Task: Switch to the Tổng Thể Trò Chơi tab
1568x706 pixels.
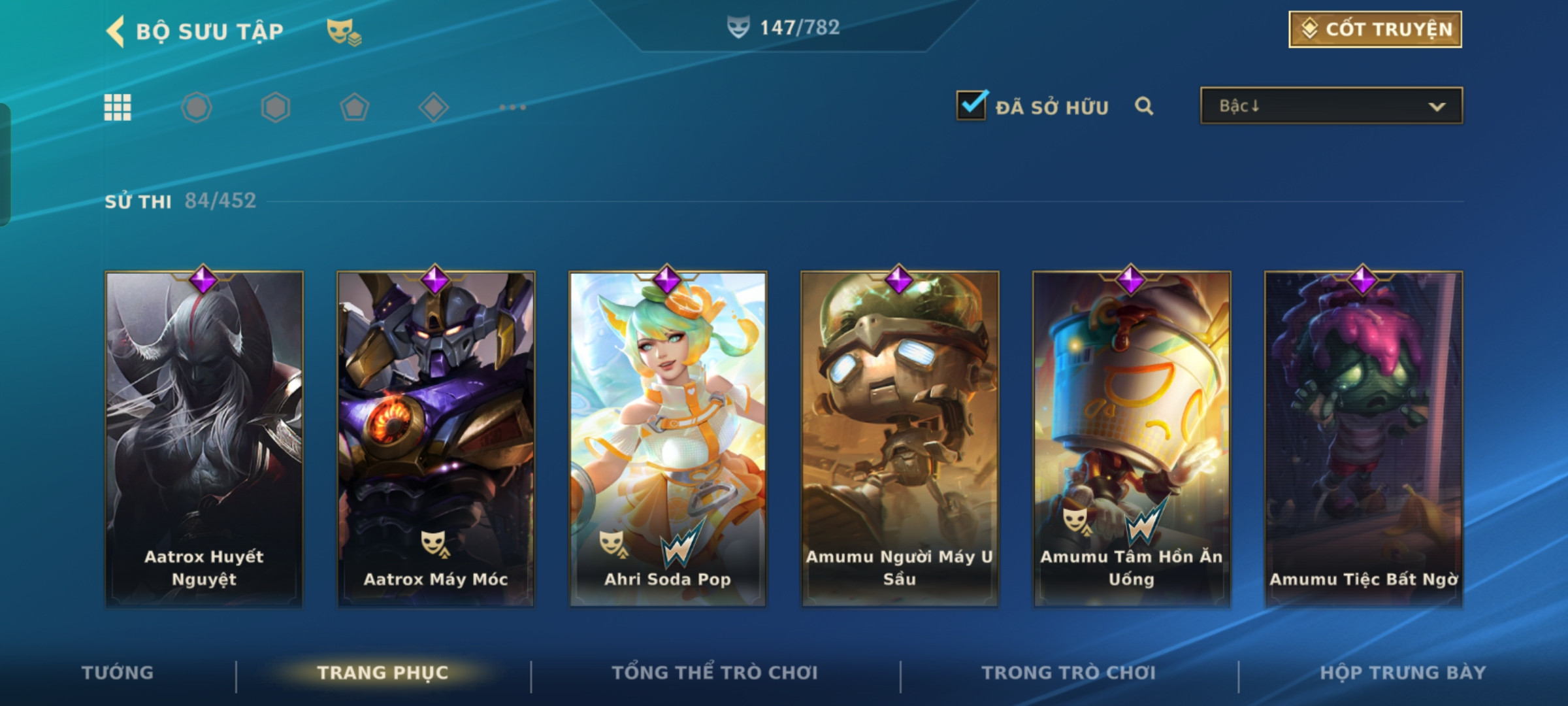Action: (715, 673)
